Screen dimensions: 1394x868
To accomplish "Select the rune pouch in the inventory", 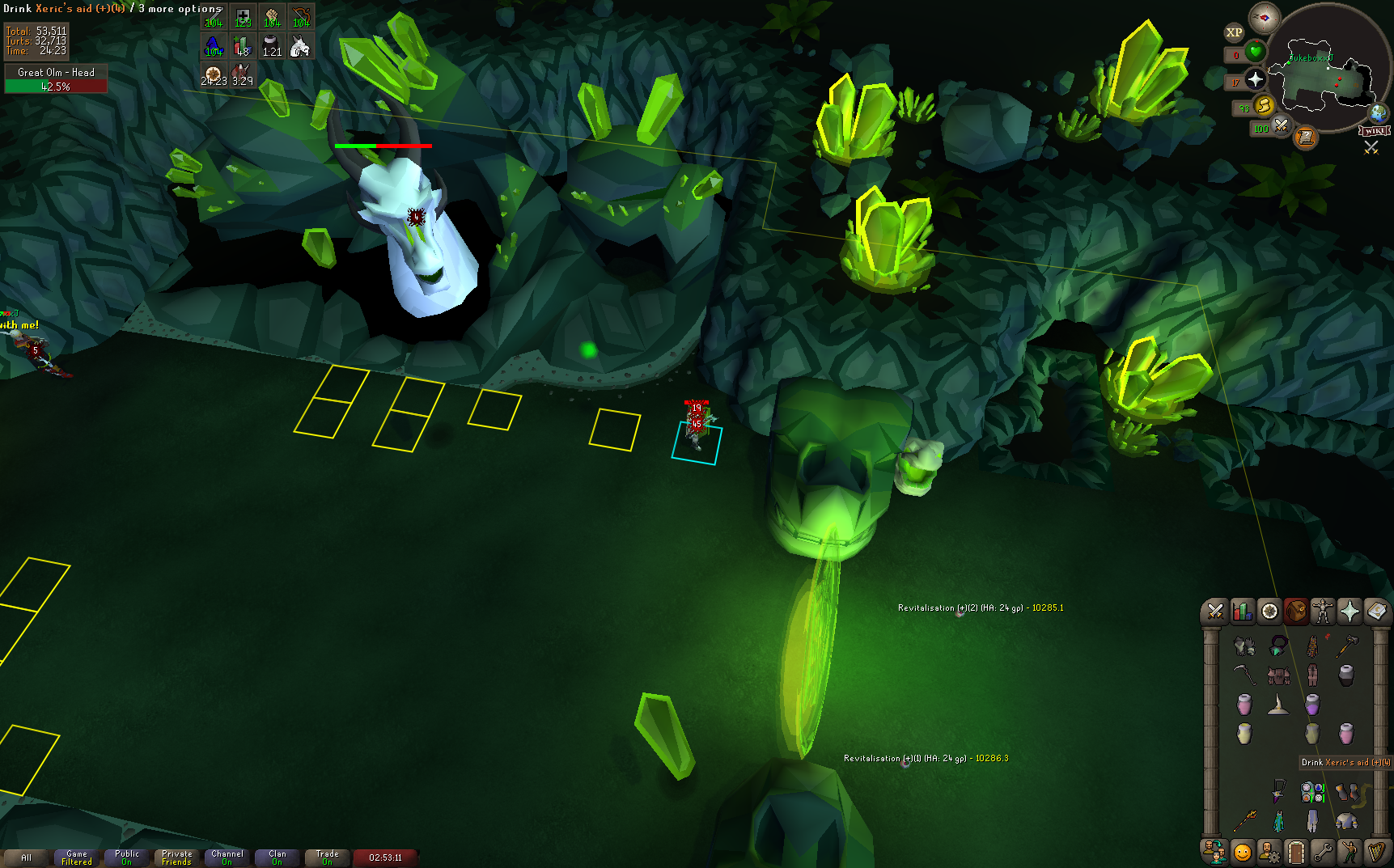I will pos(1312,792).
